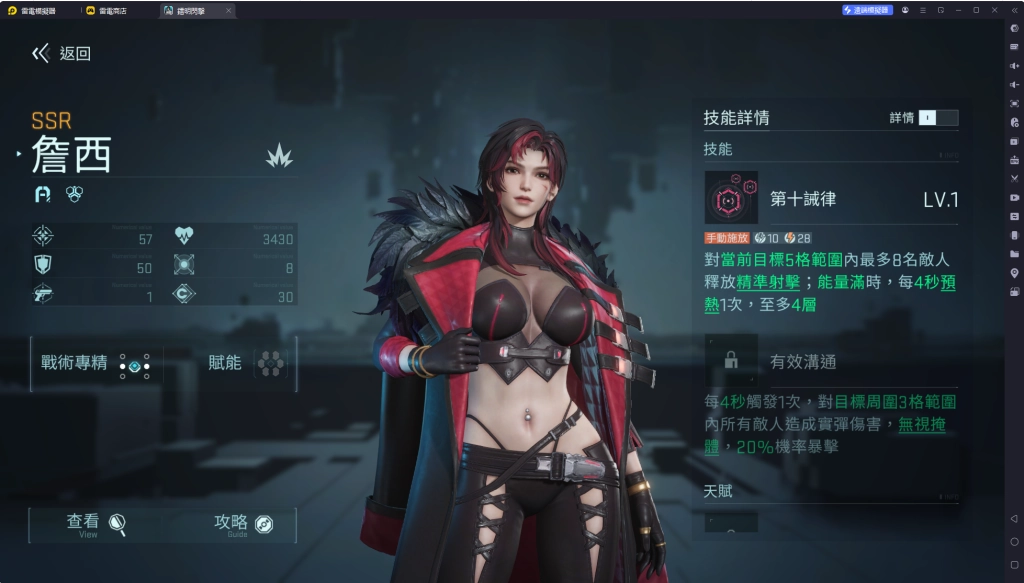This screenshot has width=1024, height=583.
Task: Go back using the 返回 button
Action: click(x=62, y=54)
